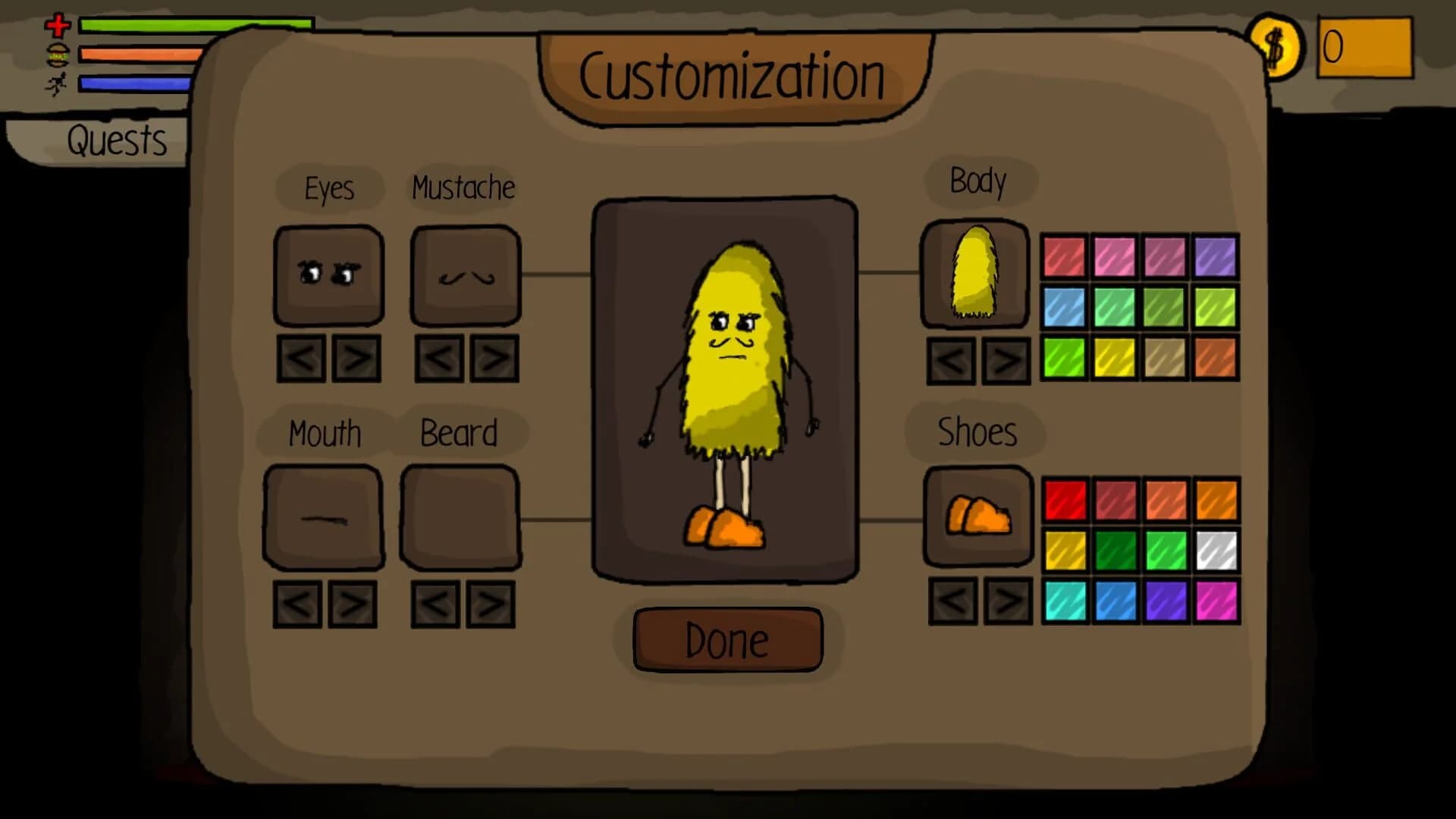Select the Eyes preview thumbnail
This screenshot has width=1456, height=819.
point(328,275)
